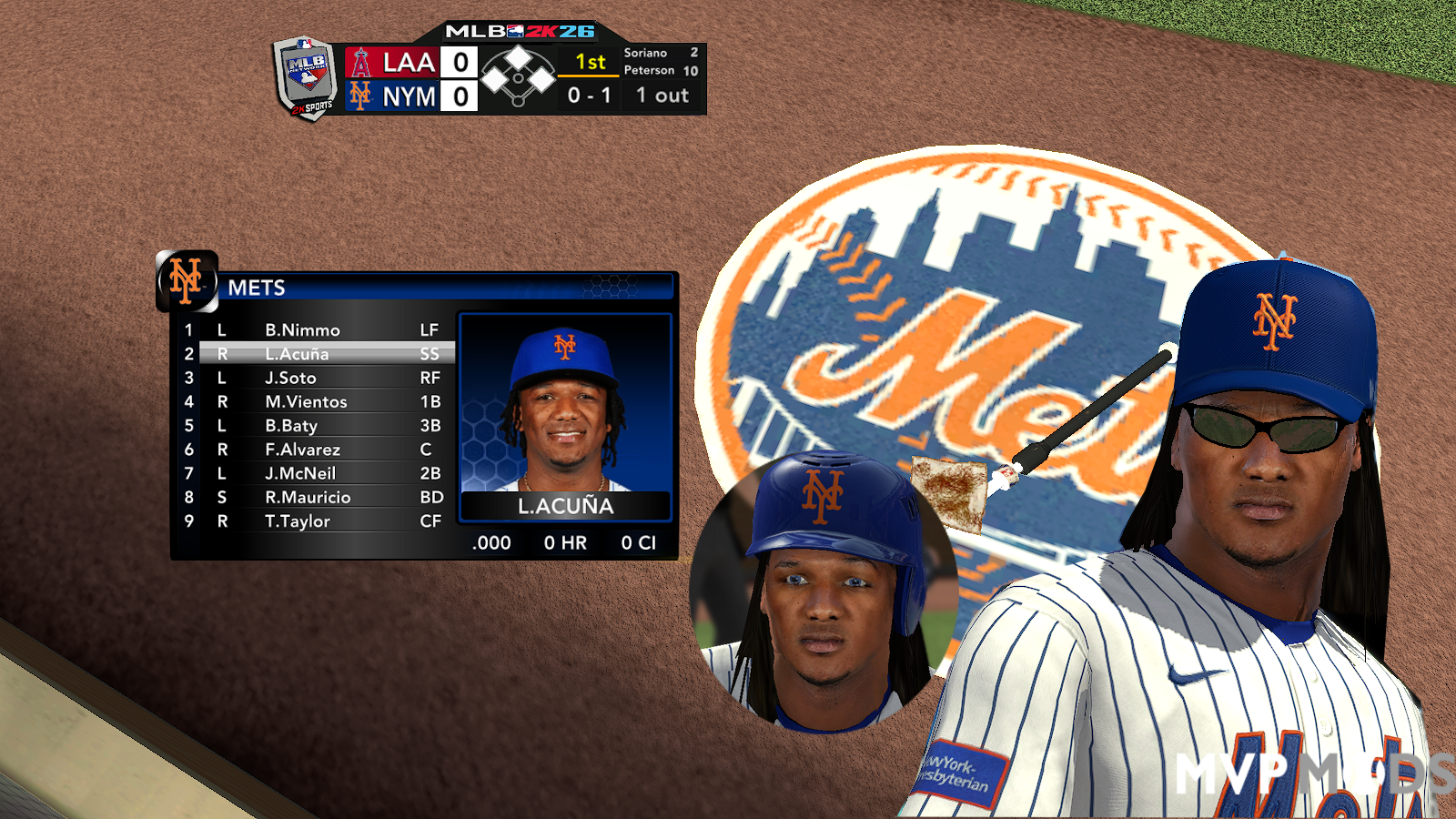Pick M.Vientos from the Mets lineup

[306, 401]
